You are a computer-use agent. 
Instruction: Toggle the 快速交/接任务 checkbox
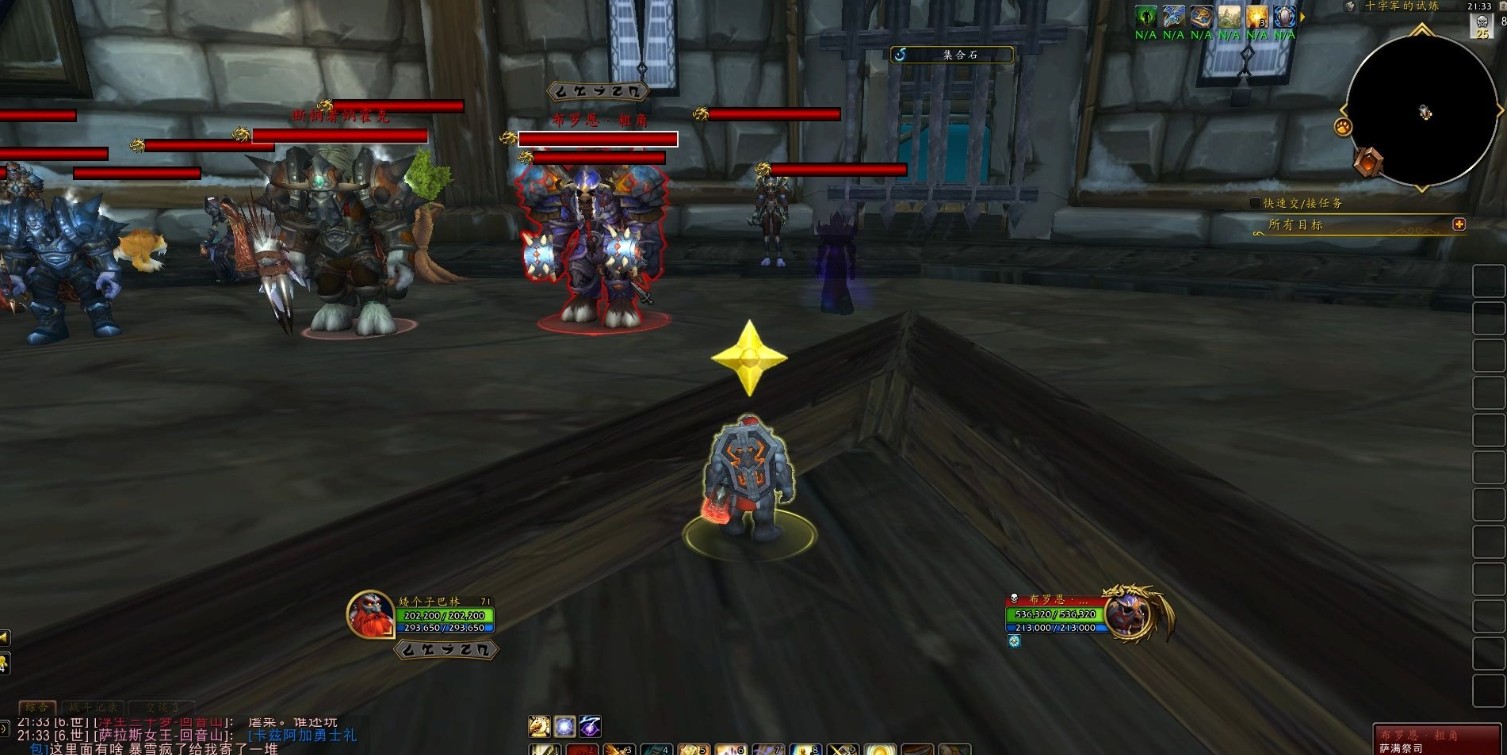click(1256, 203)
